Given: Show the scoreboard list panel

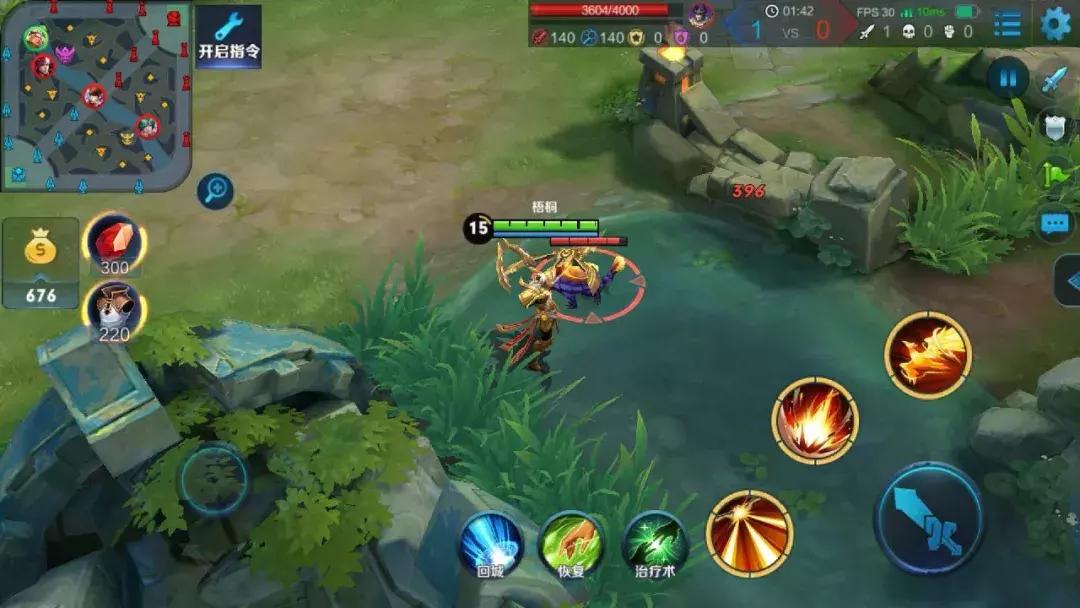Looking at the screenshot, I should [x=1007, y=24].
